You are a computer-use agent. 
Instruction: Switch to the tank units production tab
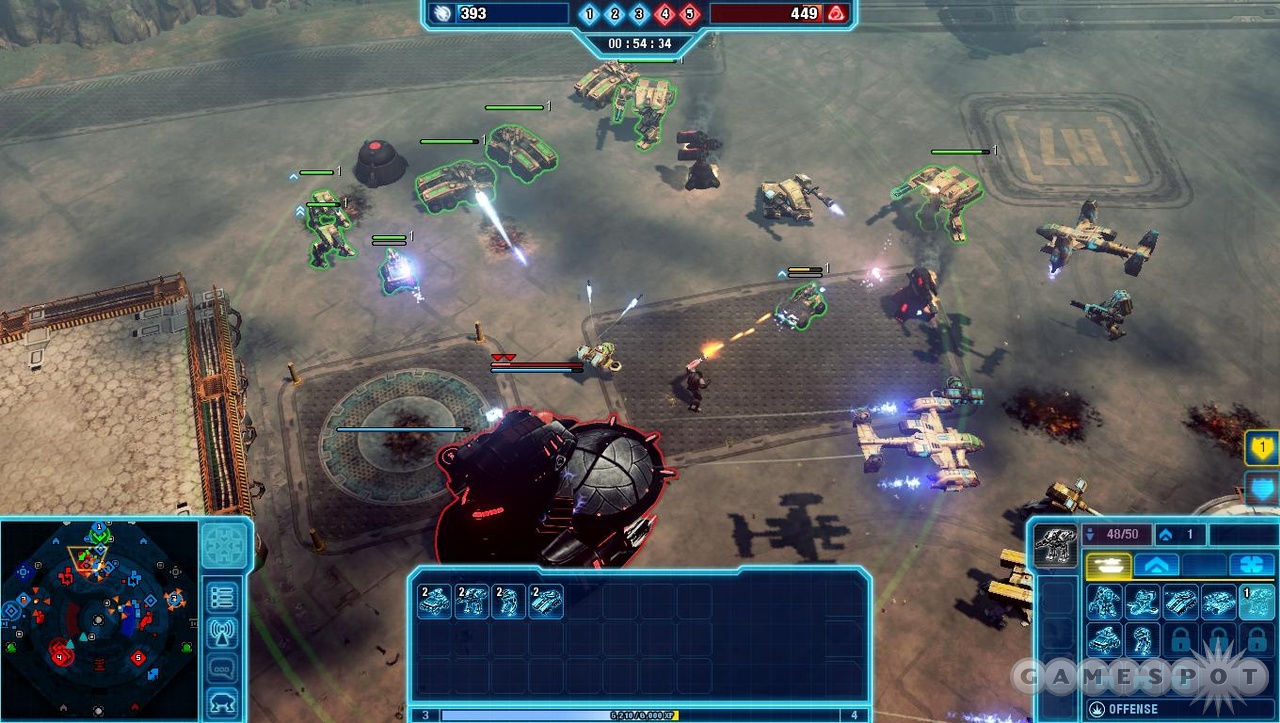pyautogui.click(x=1108, y=565)
